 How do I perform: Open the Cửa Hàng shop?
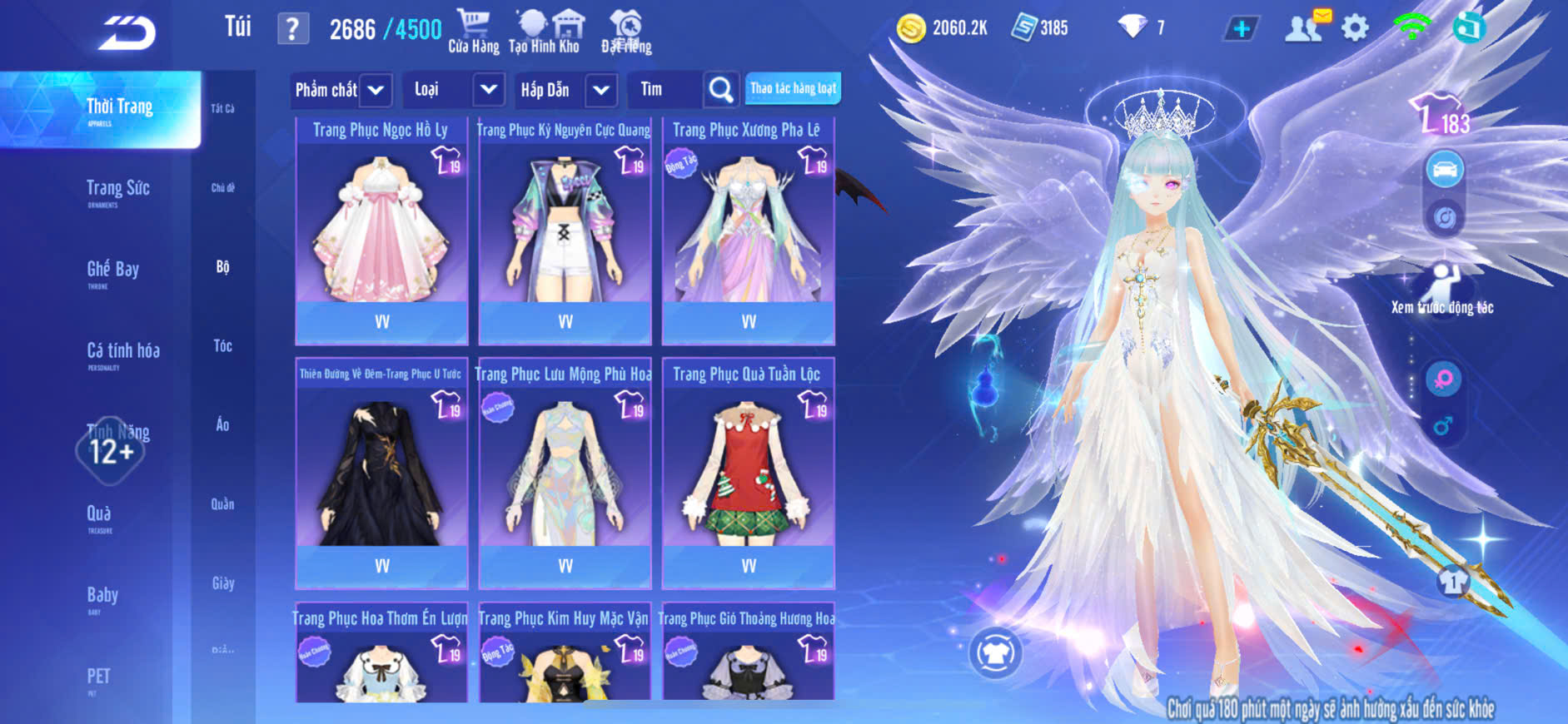pos(473,32)
